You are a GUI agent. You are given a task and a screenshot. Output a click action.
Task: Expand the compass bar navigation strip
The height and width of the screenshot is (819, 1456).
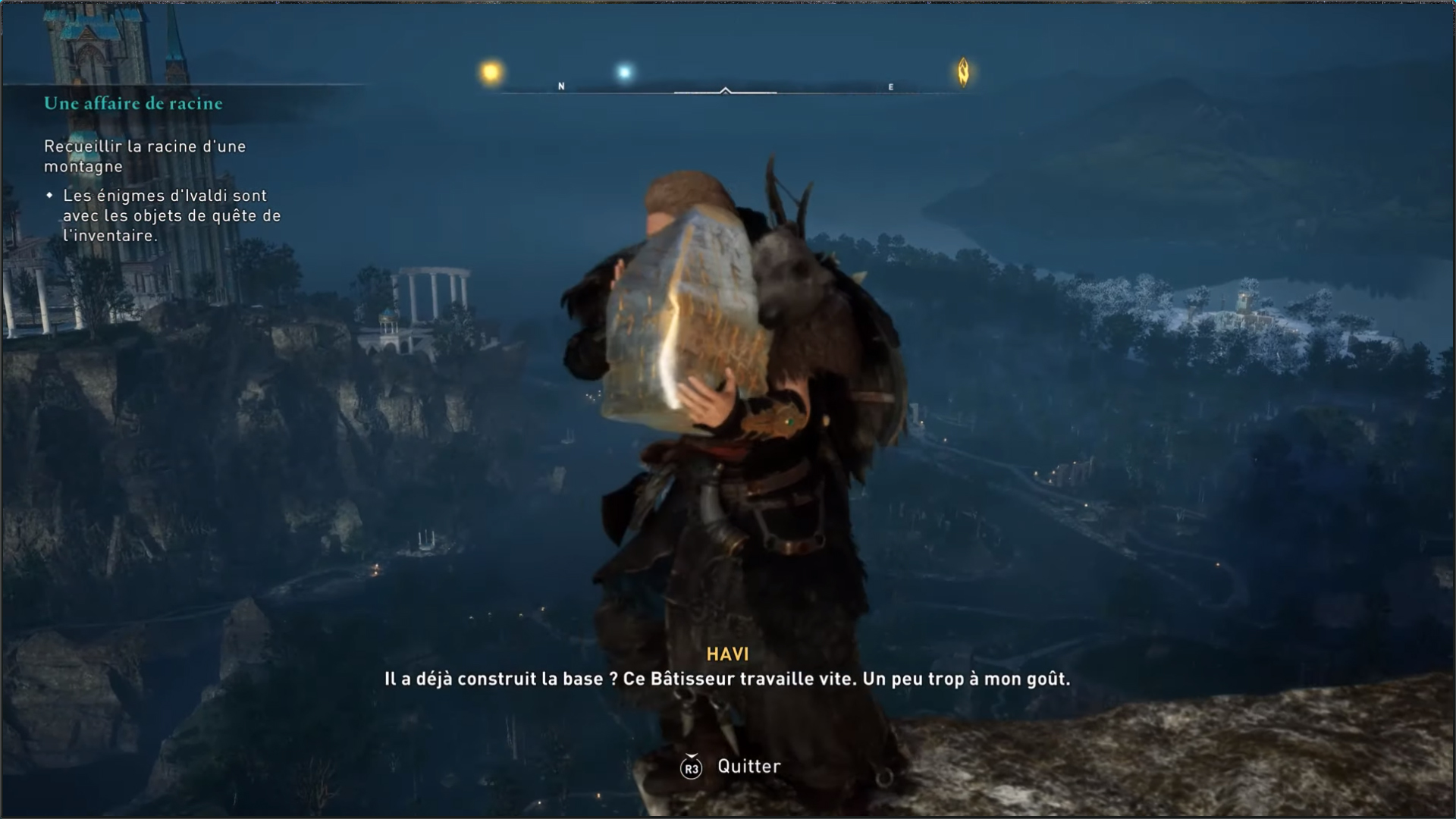[x=726, y=94]
